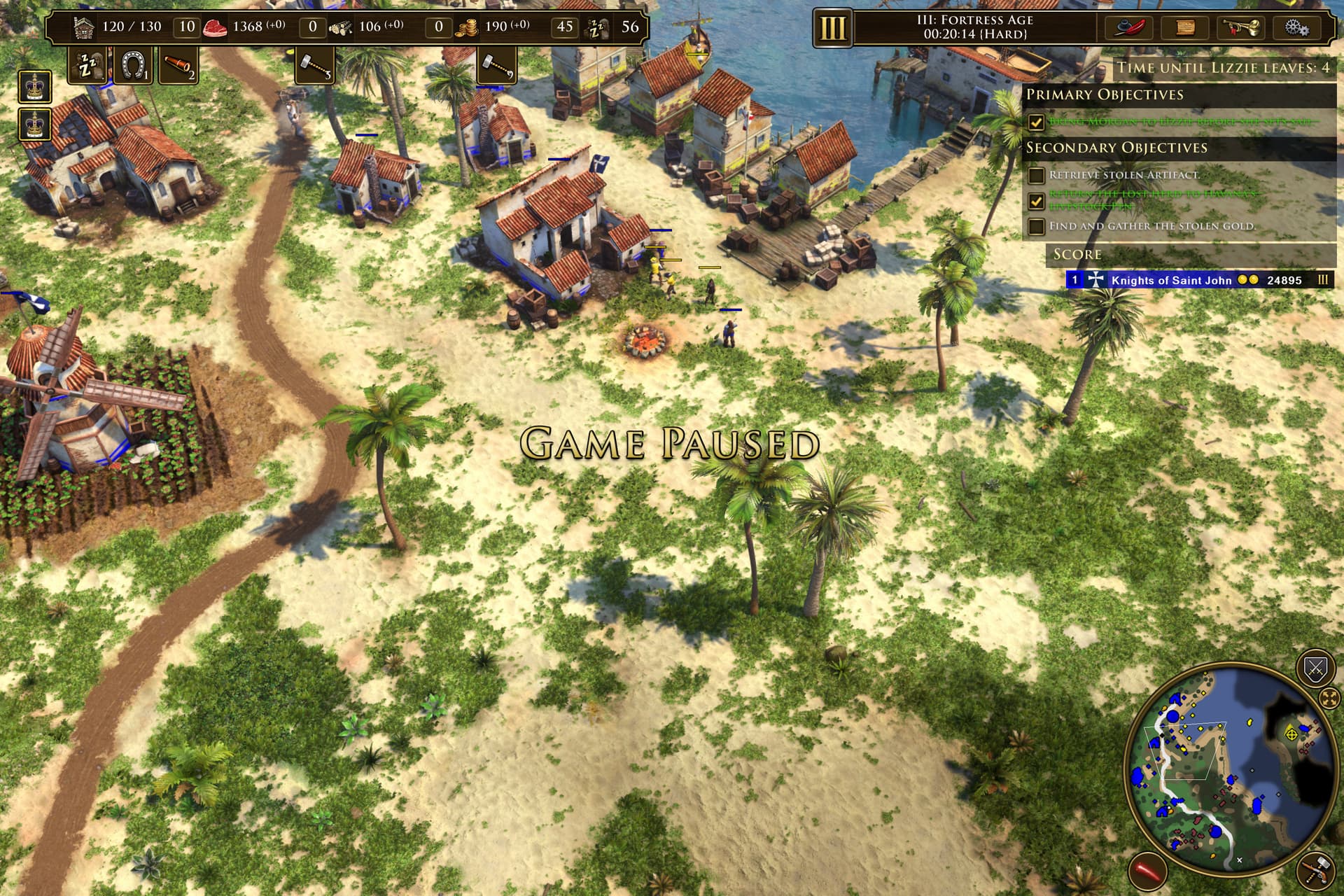Open the scroll objectives button
Viewport: 1344px width, 896px height.
point(1184,28)
